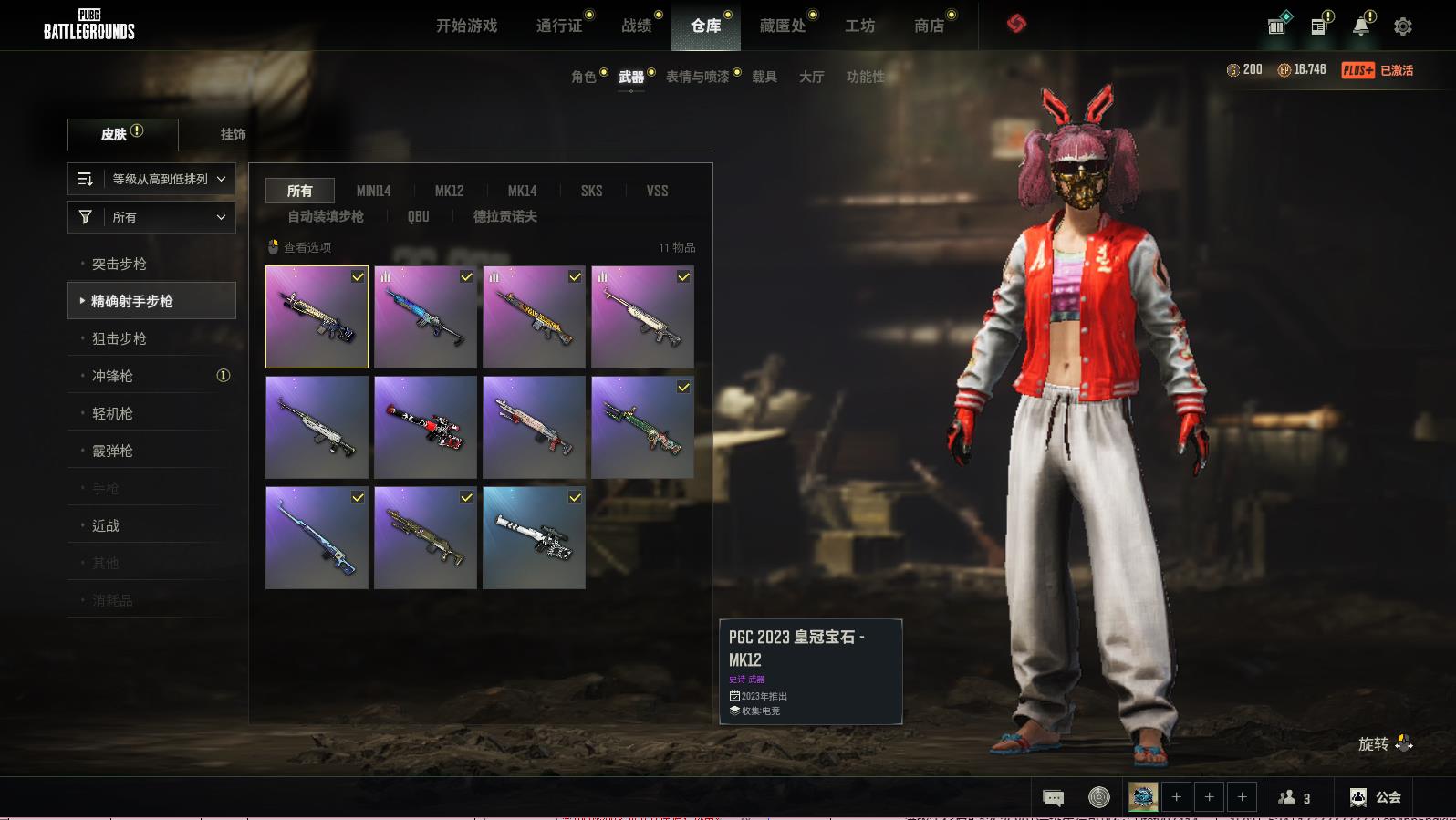Open the 开始游戏 menu
This screenshot has width=1456, height=820.
(x=466, y=26)
